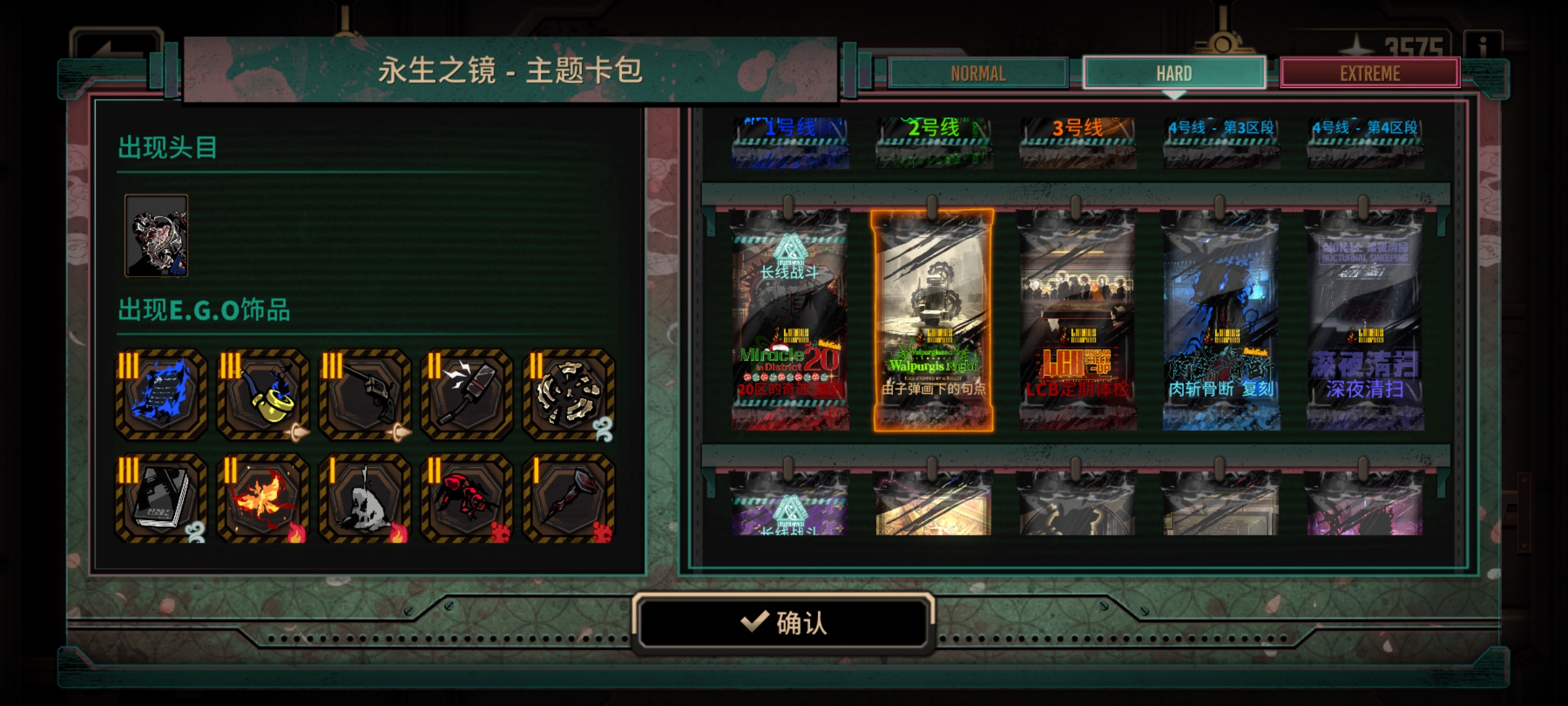
Task: Switch to the NORMAL difficulty tab
Action: pyautogui.click(x=977, y=73)
